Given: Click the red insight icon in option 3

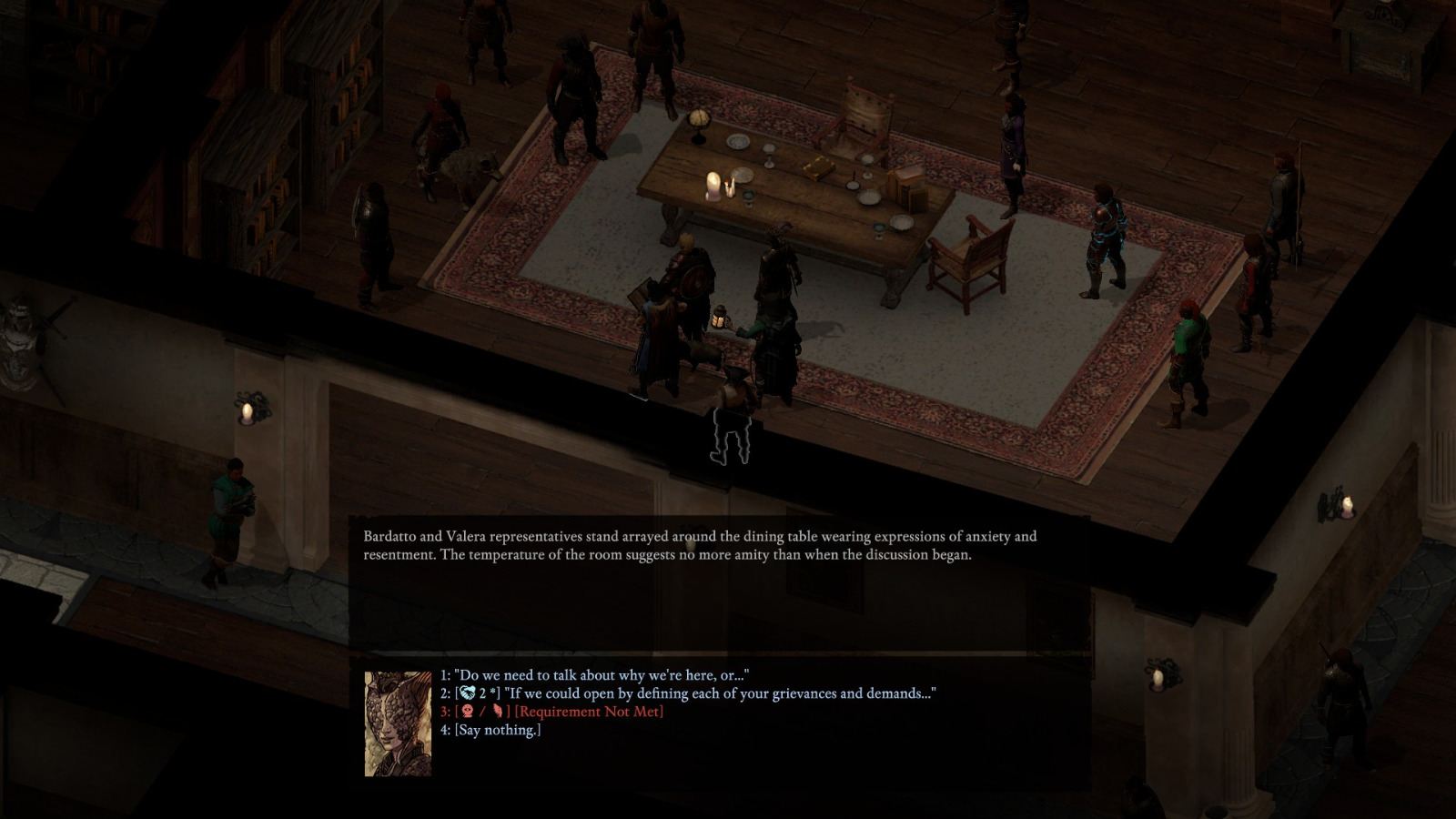Looking at the screenshot, I should [468, 712].
